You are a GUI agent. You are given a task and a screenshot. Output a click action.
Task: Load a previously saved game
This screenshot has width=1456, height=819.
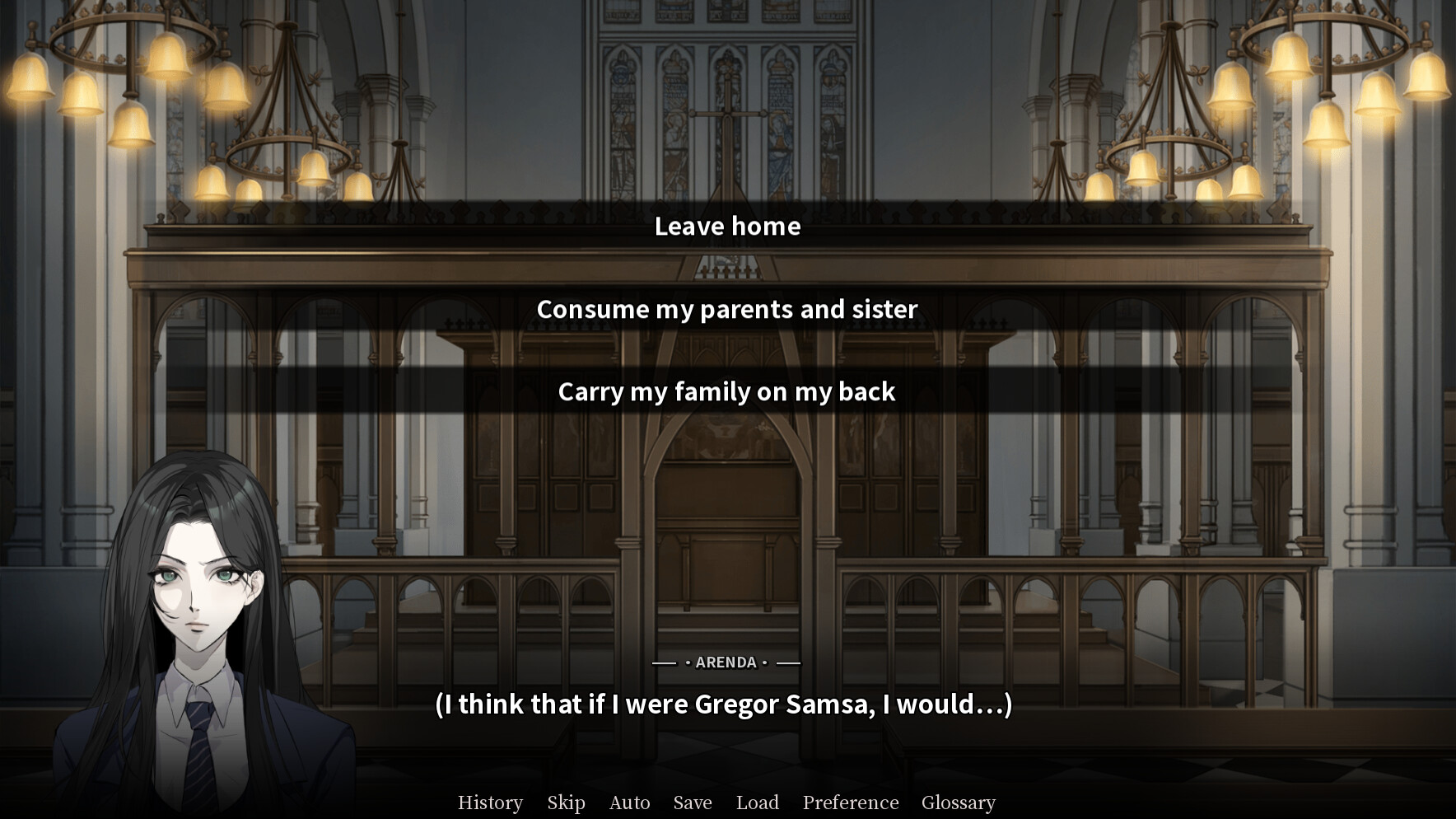click(757, 802)
